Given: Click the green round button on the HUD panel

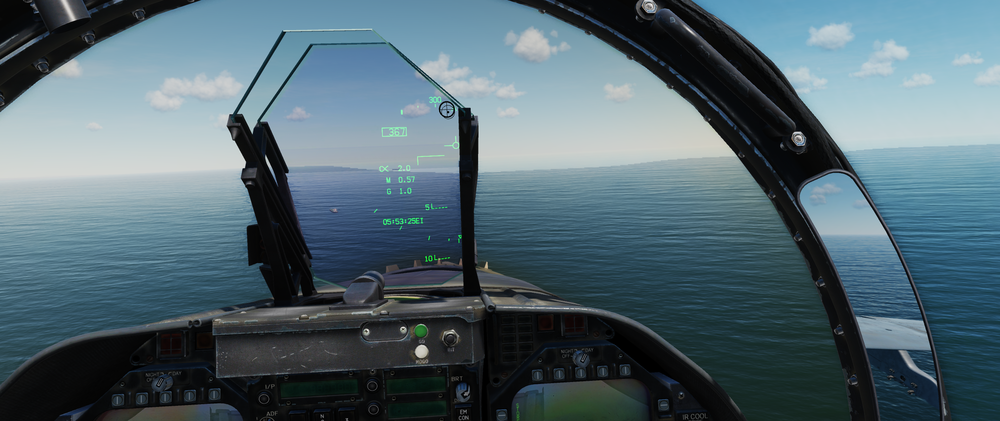Looking at the screenshot, I should tap(421, 331).
